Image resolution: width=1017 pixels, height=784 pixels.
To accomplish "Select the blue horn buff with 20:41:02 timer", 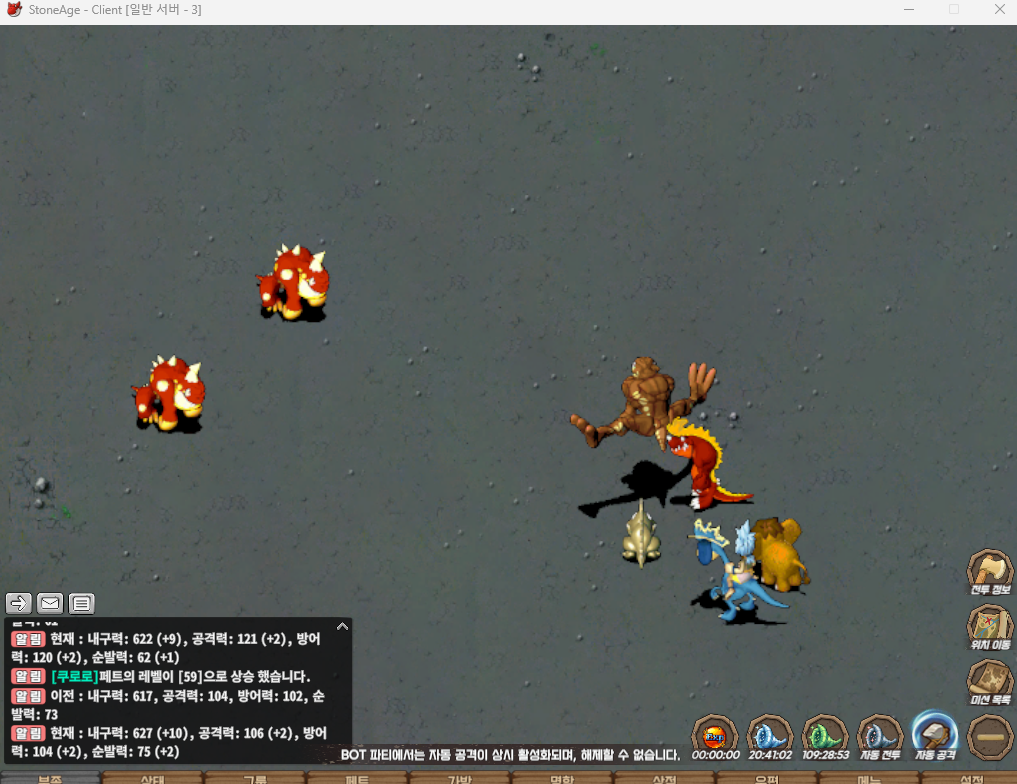I will [770, 736].
